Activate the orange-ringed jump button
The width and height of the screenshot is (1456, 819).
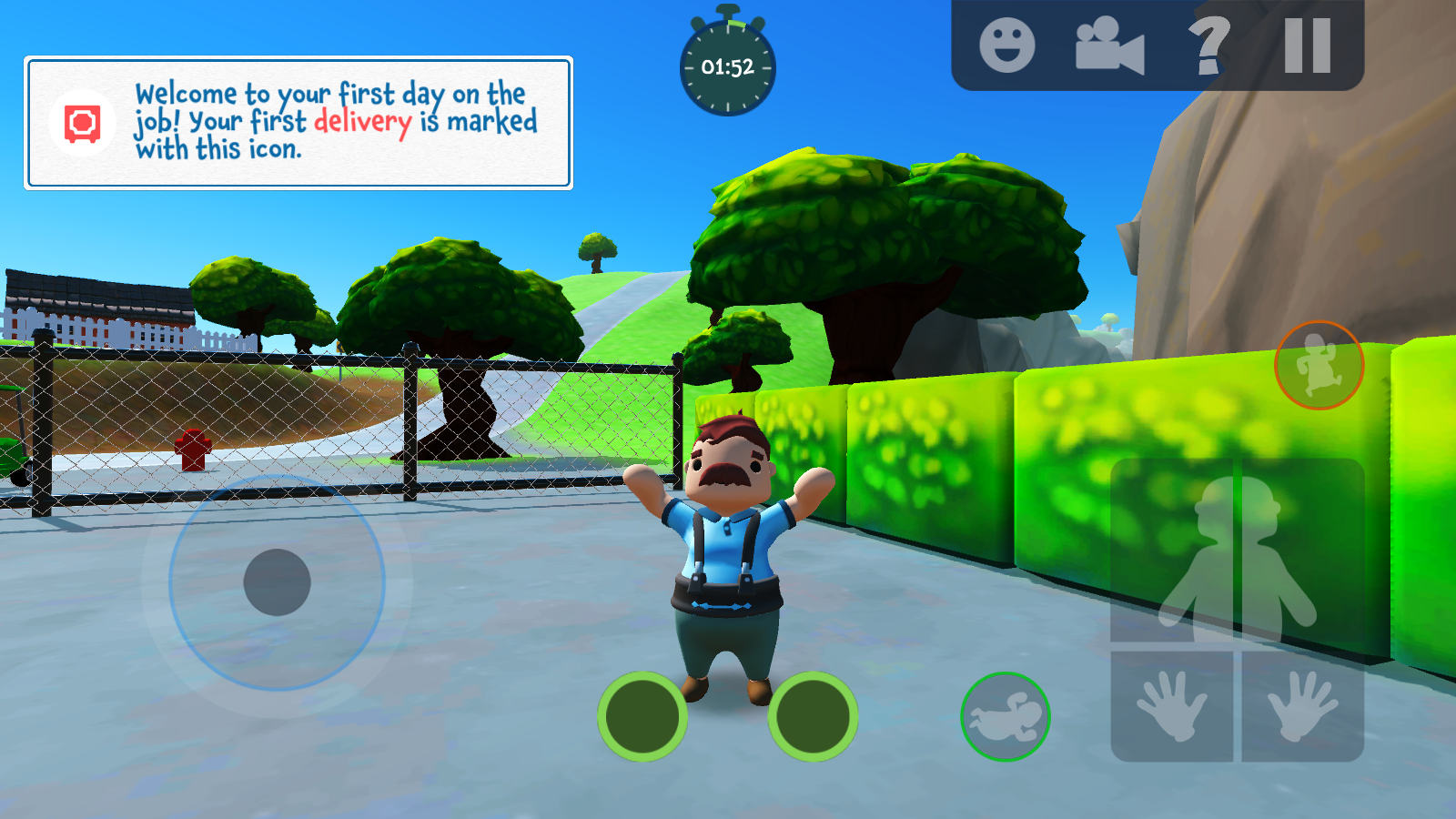tap(1319, 365)
